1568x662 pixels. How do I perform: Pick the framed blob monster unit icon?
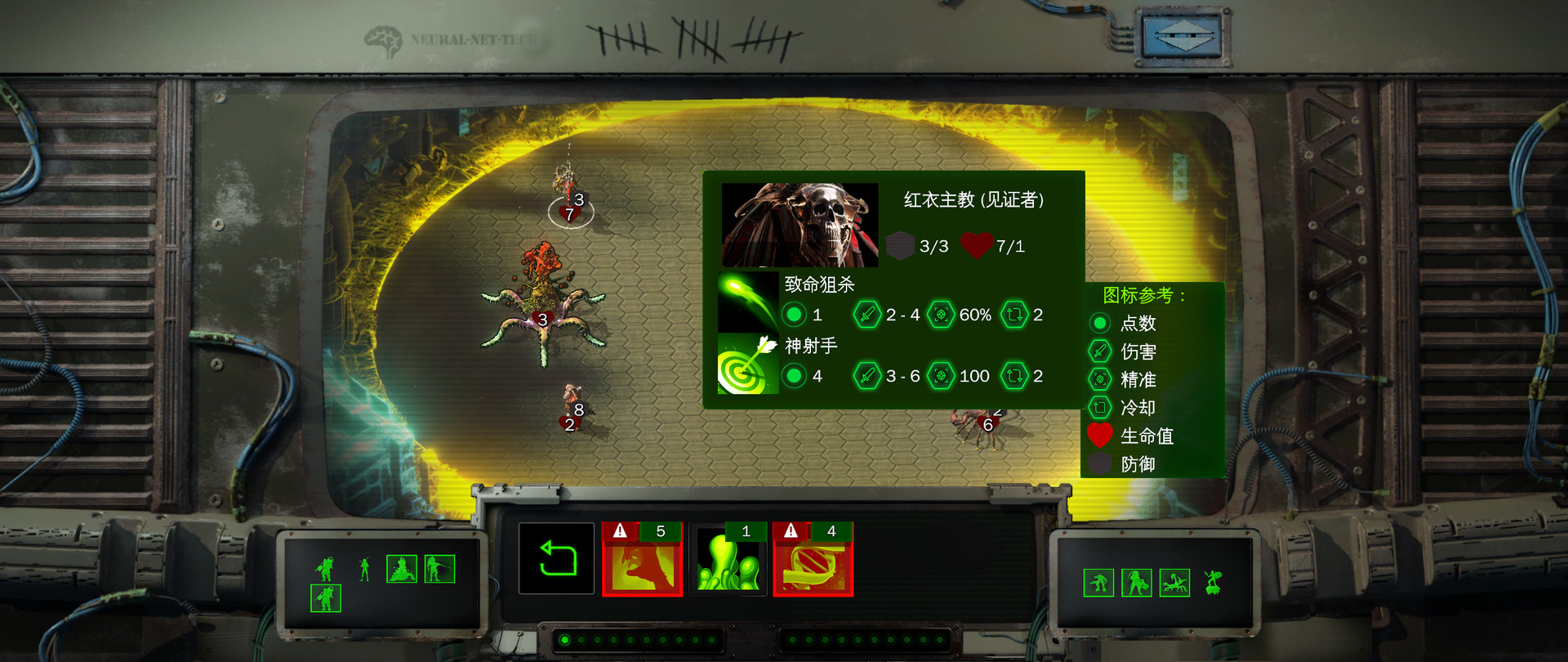point(402,569)
